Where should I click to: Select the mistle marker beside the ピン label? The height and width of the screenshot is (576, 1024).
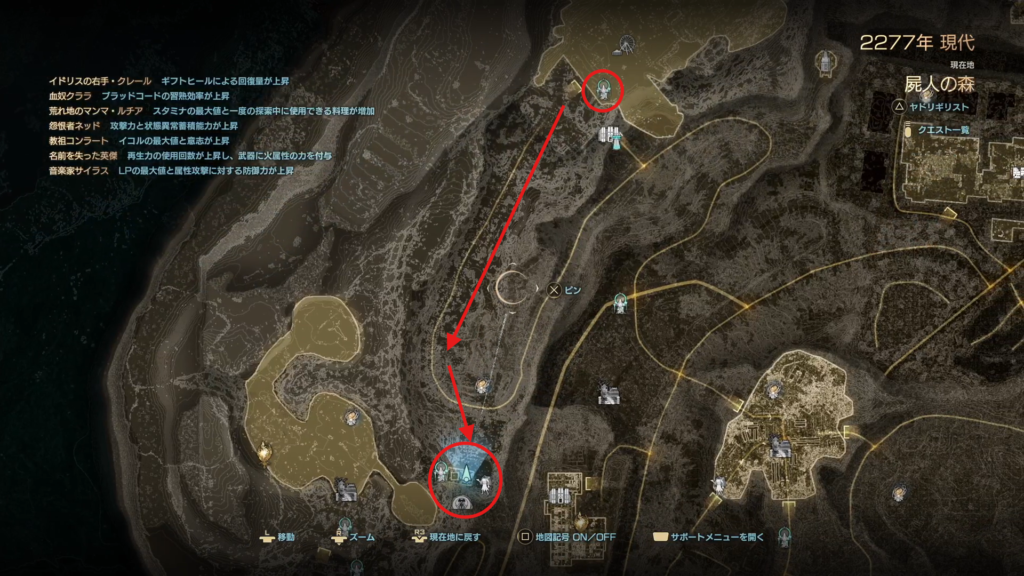coord(621,300)
